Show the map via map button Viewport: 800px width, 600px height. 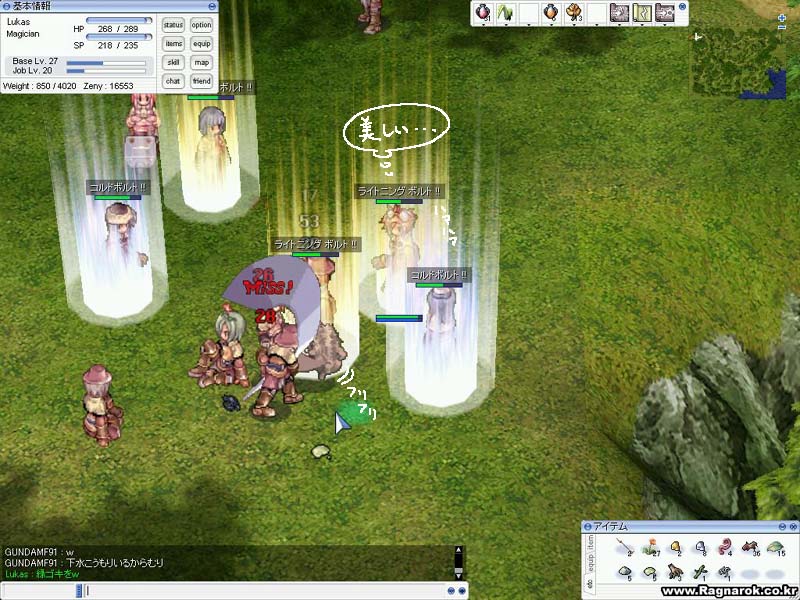[202, 62]
